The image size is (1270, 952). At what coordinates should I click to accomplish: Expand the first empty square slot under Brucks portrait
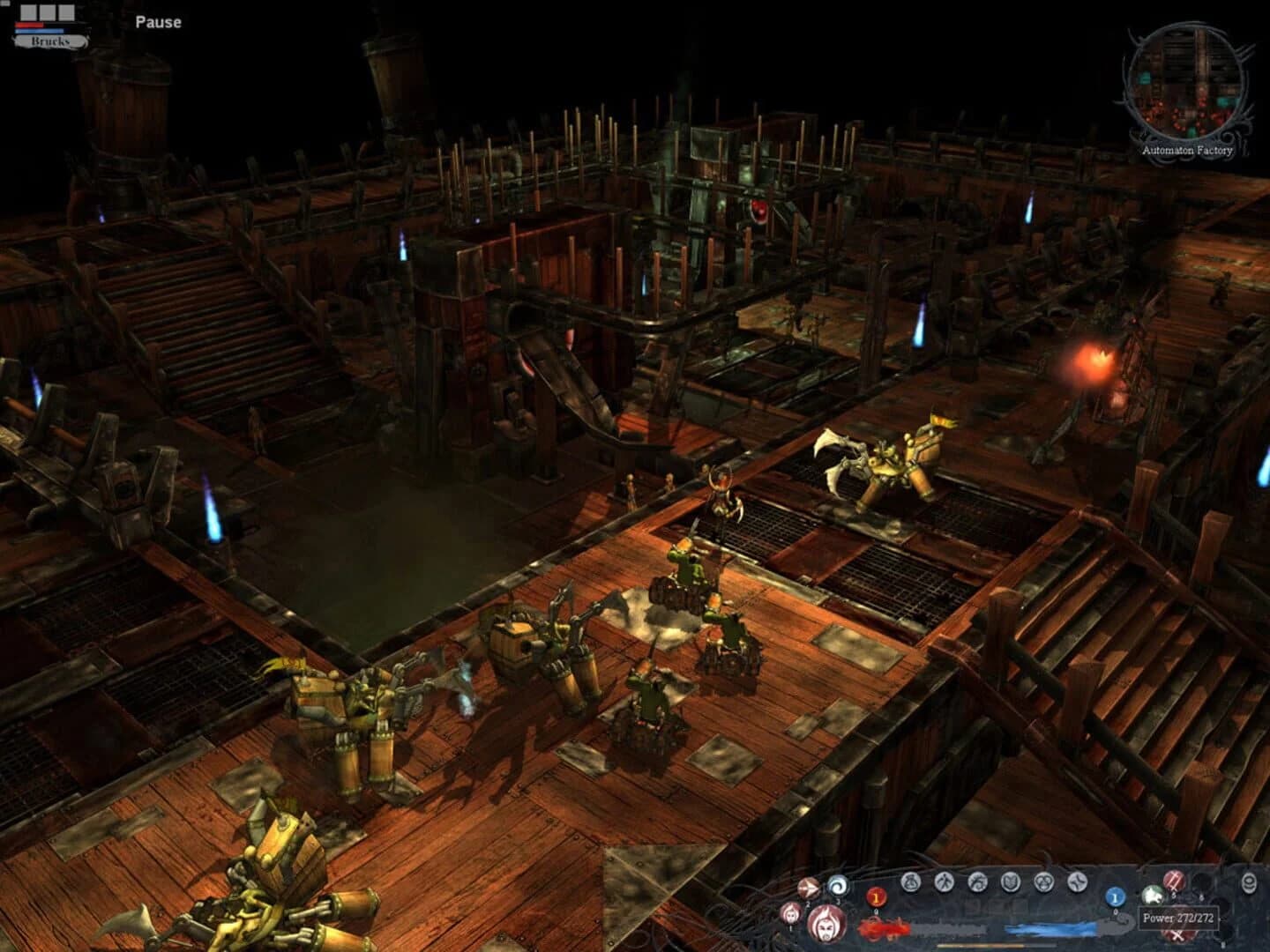(x=27, y=11)
